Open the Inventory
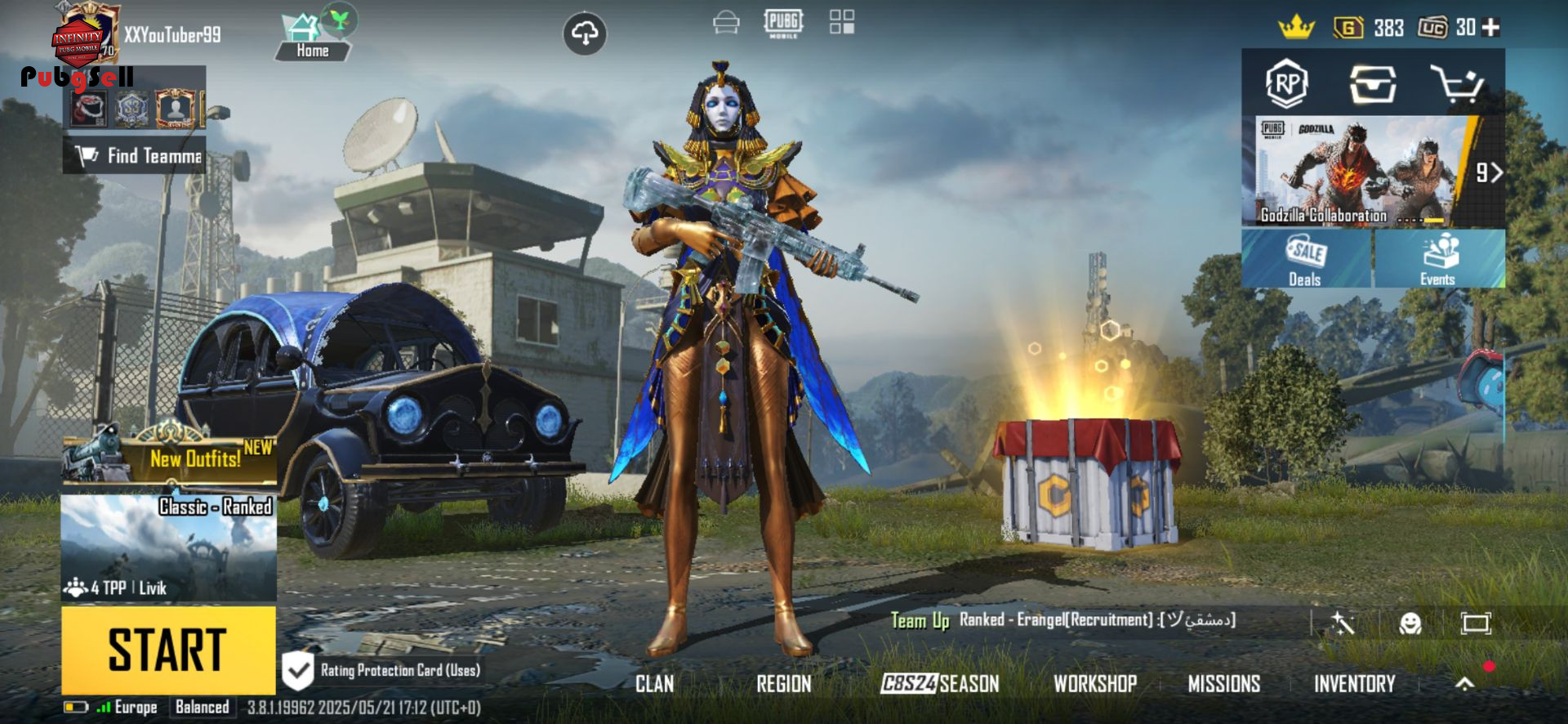 click(1354, 683)
